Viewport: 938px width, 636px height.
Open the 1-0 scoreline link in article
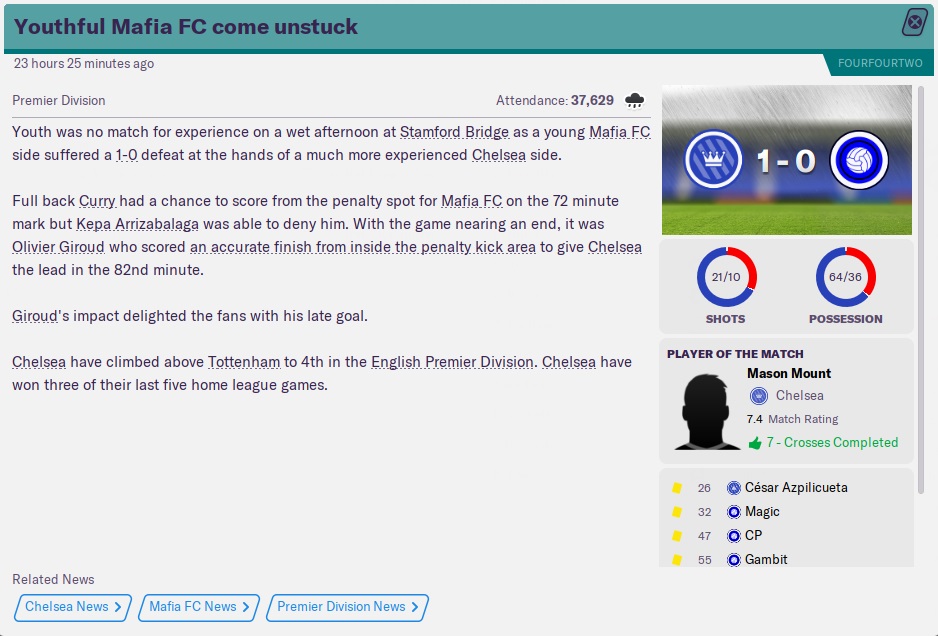pos(126,155)
